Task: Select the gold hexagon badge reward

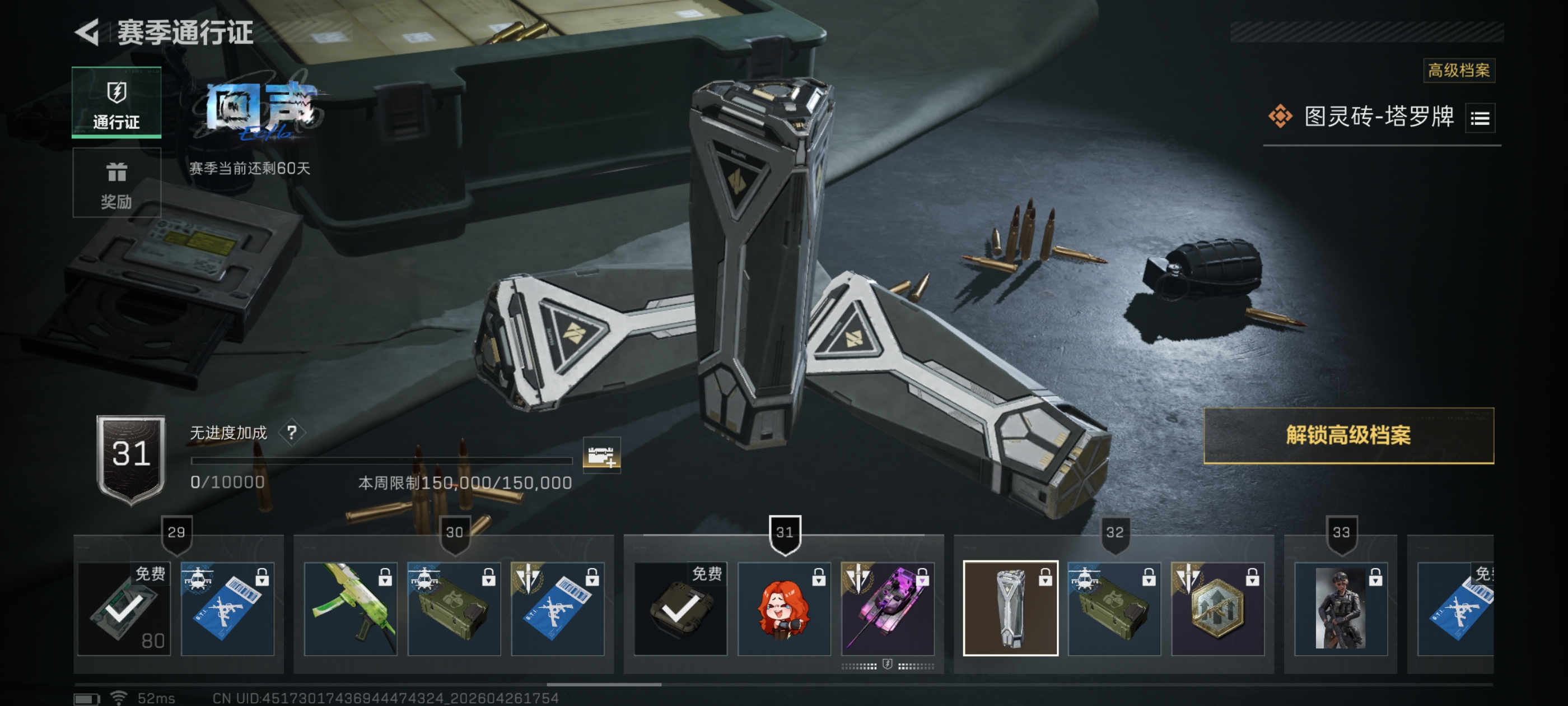Action: (1217, 609)
